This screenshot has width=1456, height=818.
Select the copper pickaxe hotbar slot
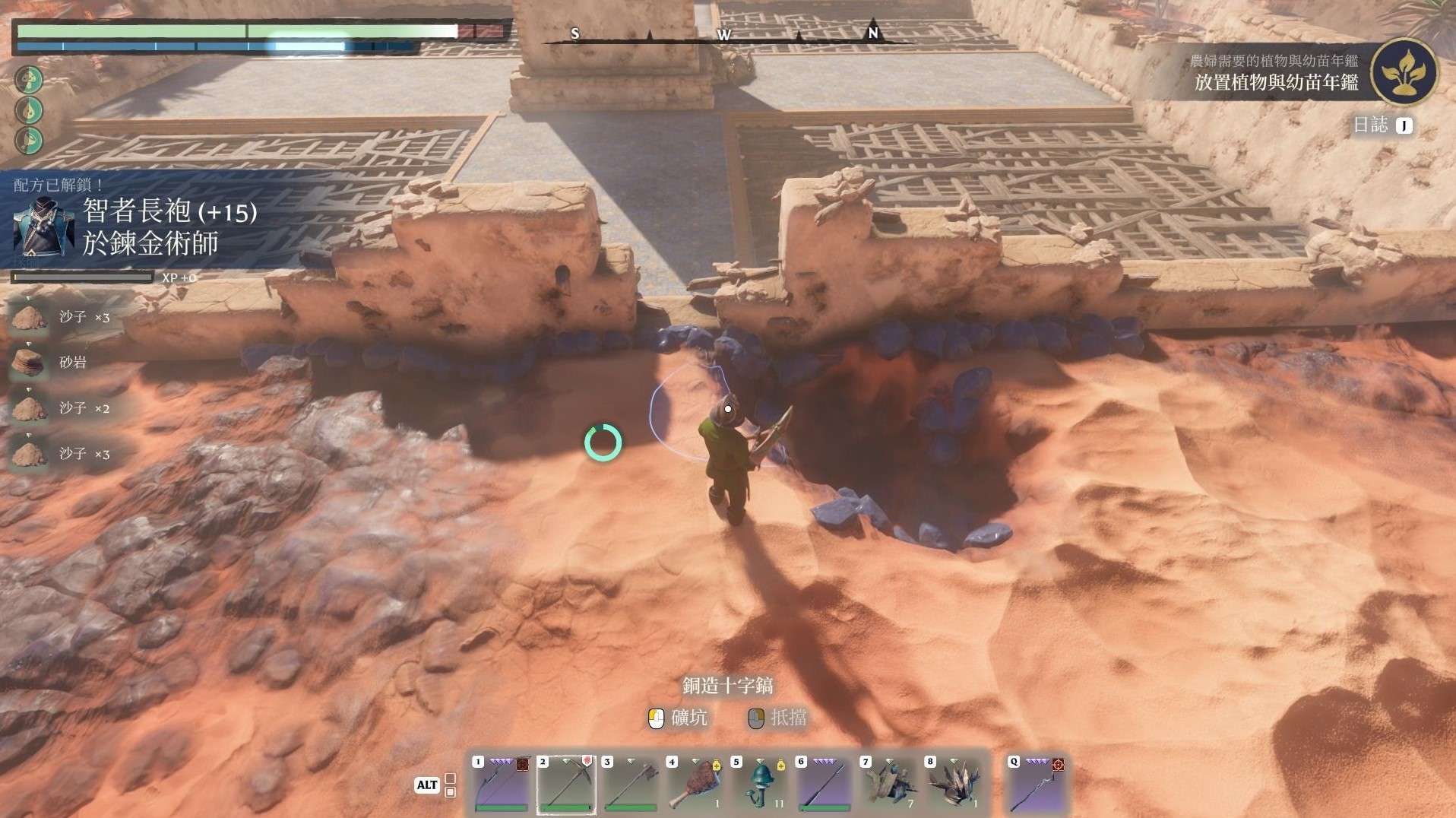click(x=565, y=785)
